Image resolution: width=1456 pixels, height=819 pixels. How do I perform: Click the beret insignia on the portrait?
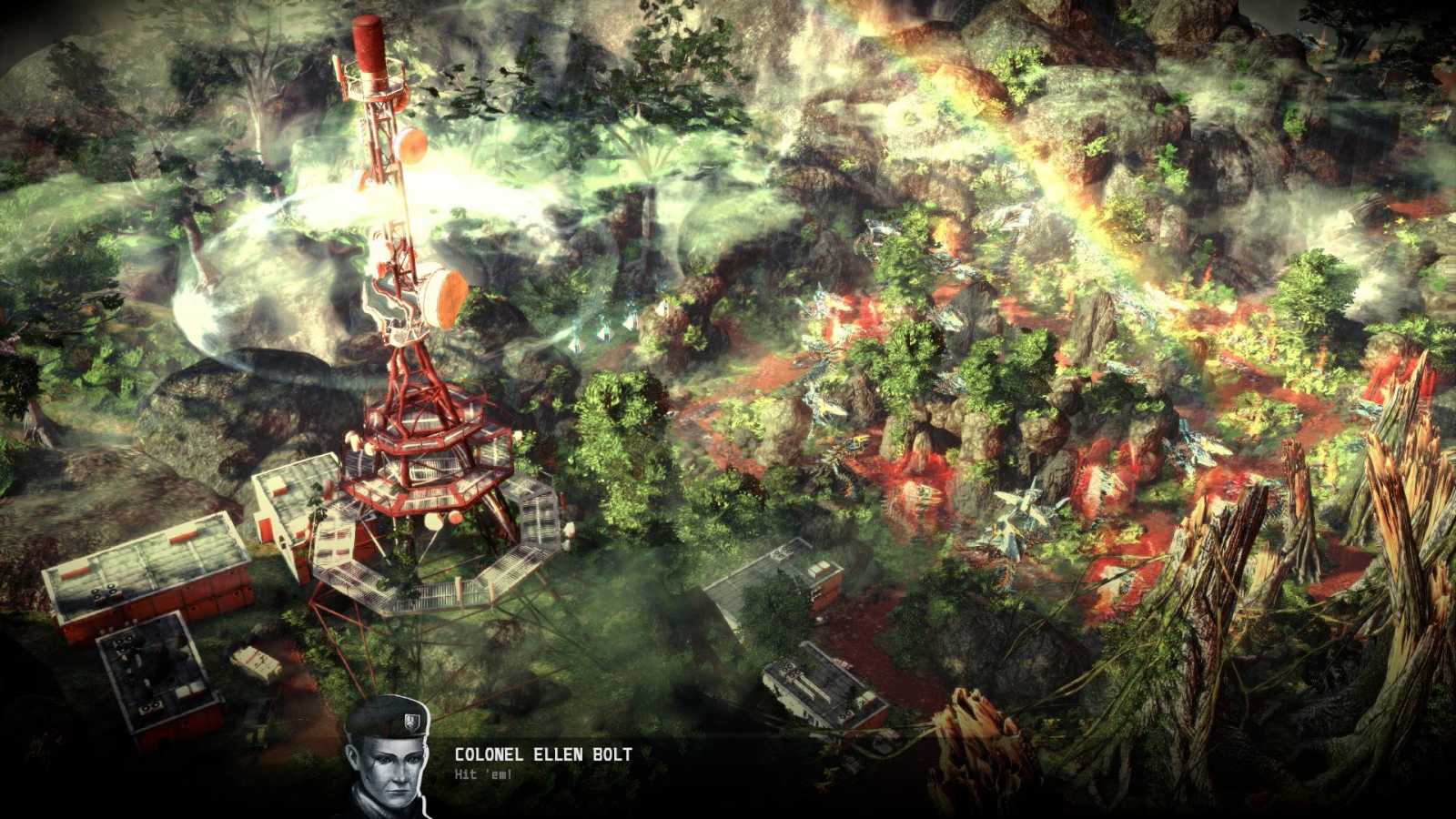coord(412,722)
